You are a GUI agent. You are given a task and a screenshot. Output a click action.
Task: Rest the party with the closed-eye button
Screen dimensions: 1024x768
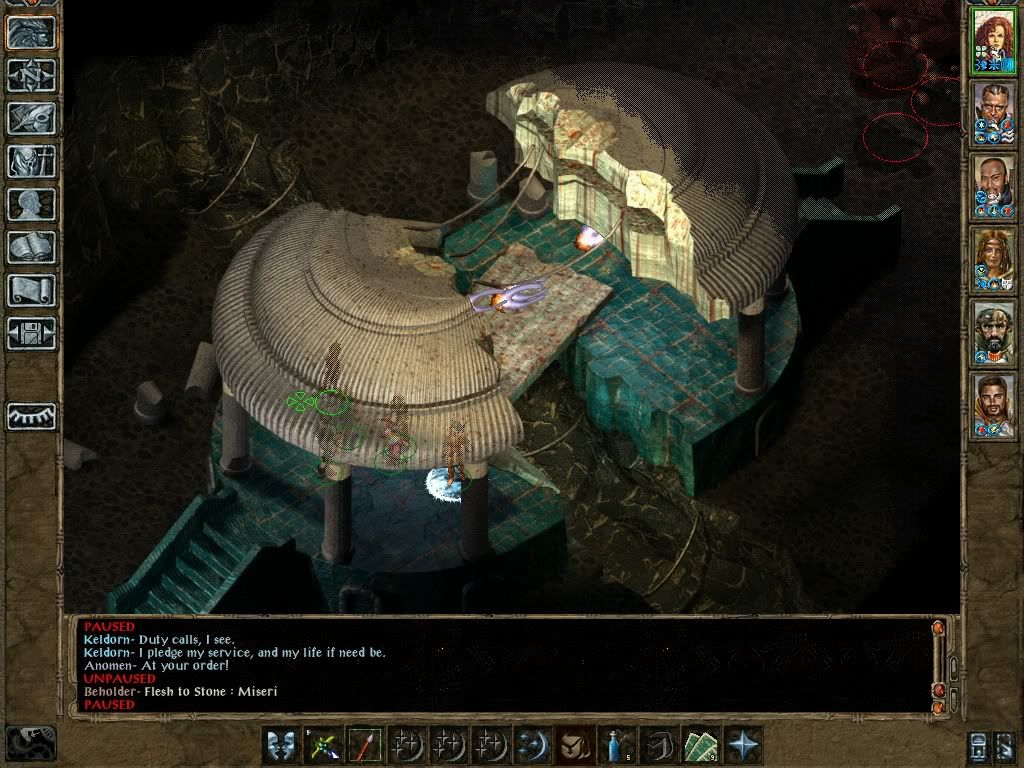32,415
